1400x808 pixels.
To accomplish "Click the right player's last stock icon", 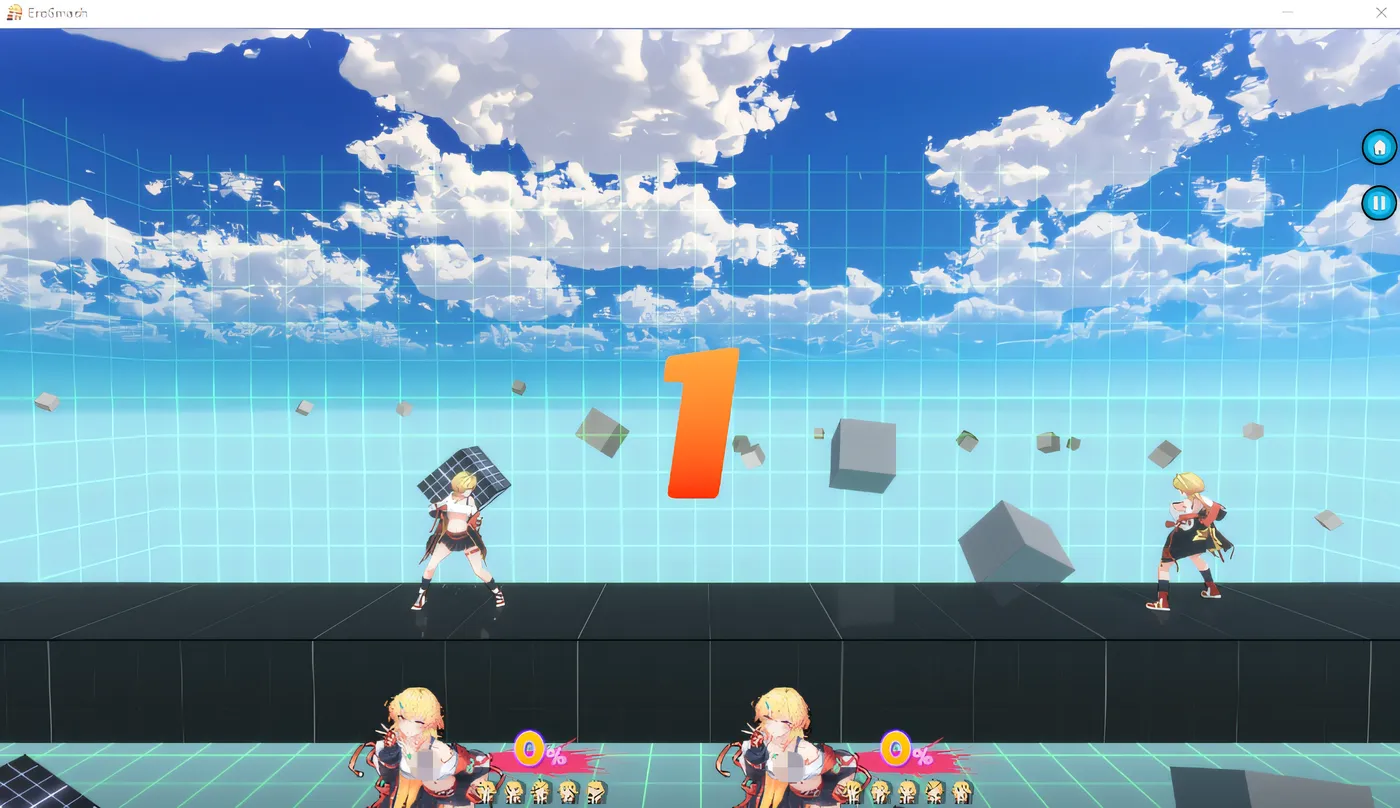I will coord(960,790).
